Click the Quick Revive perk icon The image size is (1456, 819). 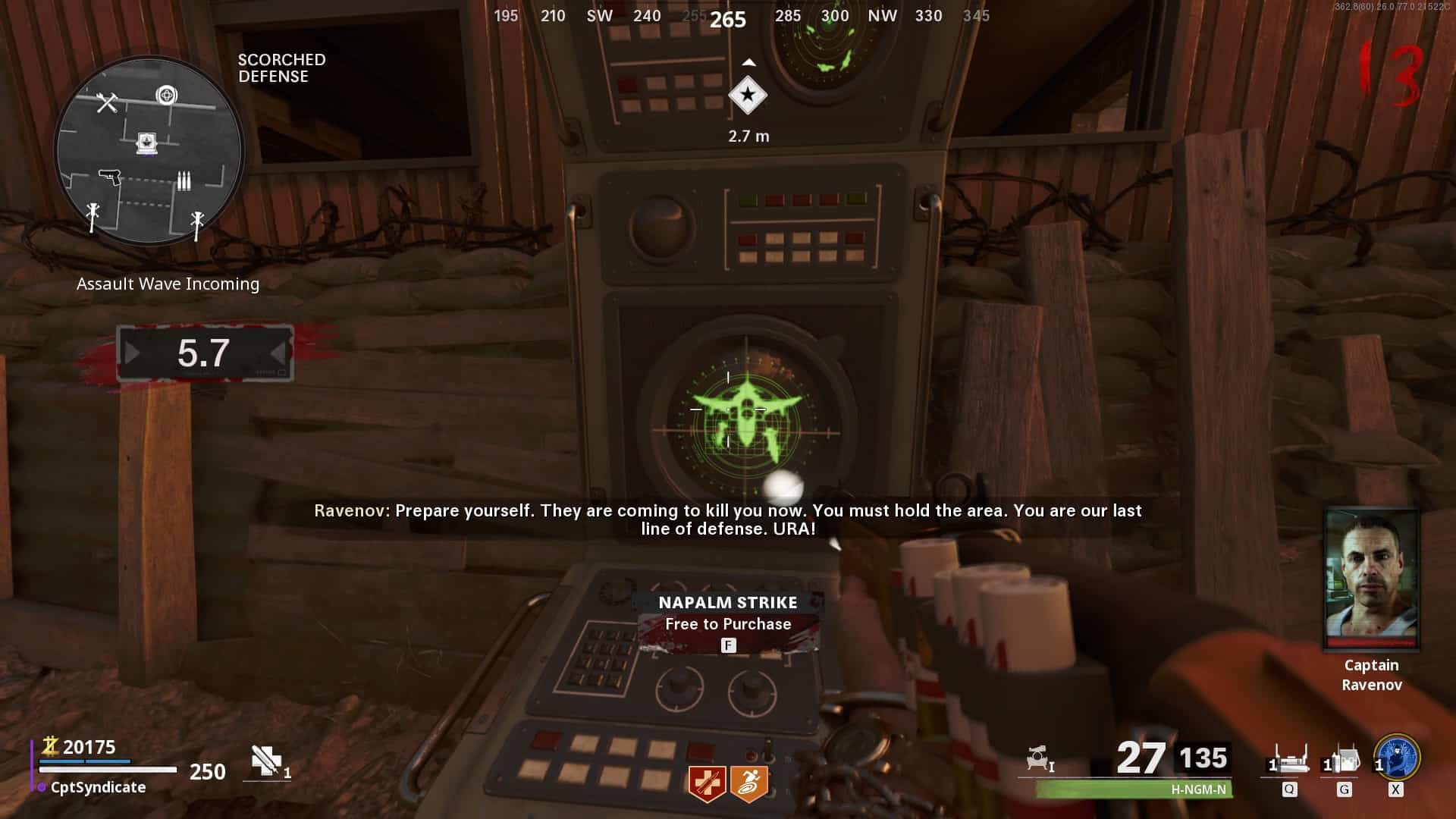(x=707, y=783)
